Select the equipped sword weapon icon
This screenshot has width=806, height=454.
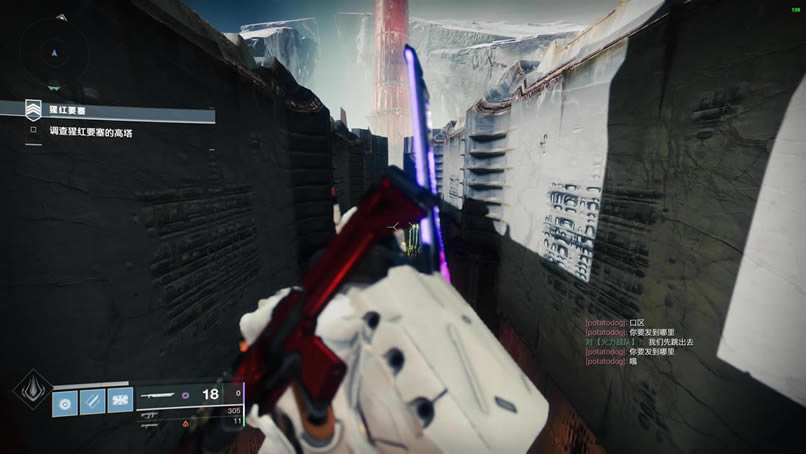[158, 396]
